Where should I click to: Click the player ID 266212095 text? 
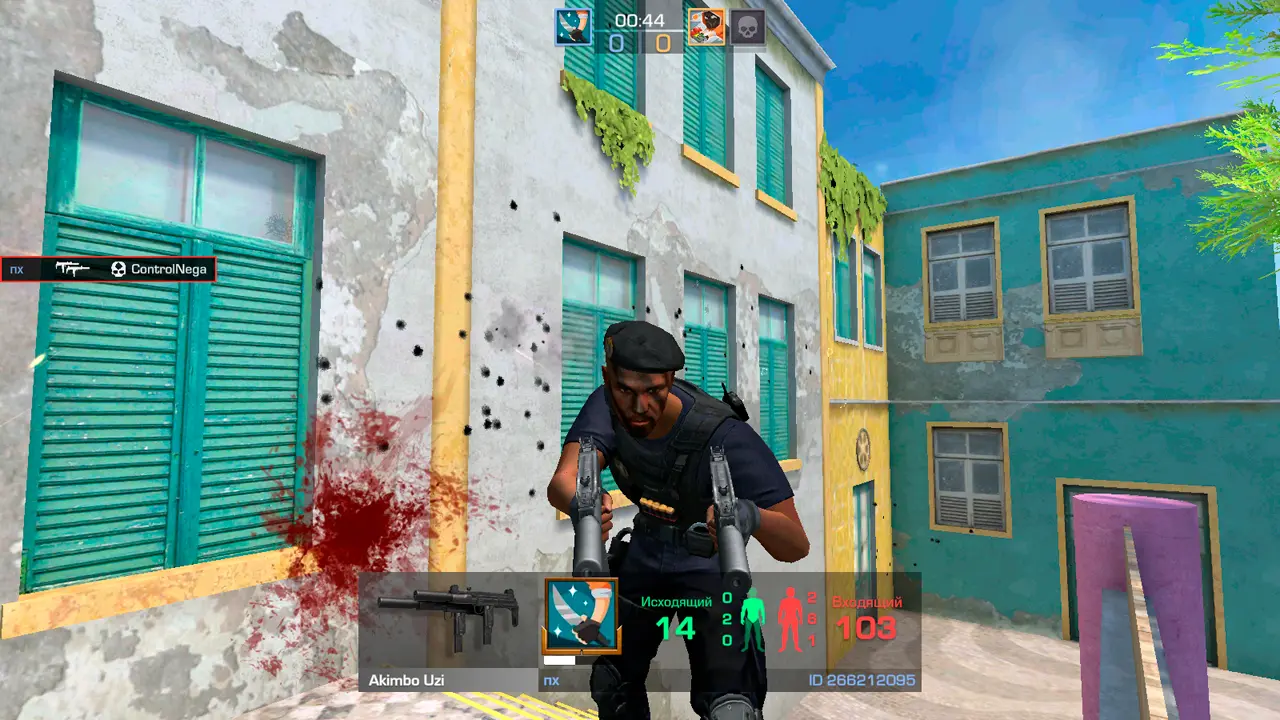coord(861,681)
